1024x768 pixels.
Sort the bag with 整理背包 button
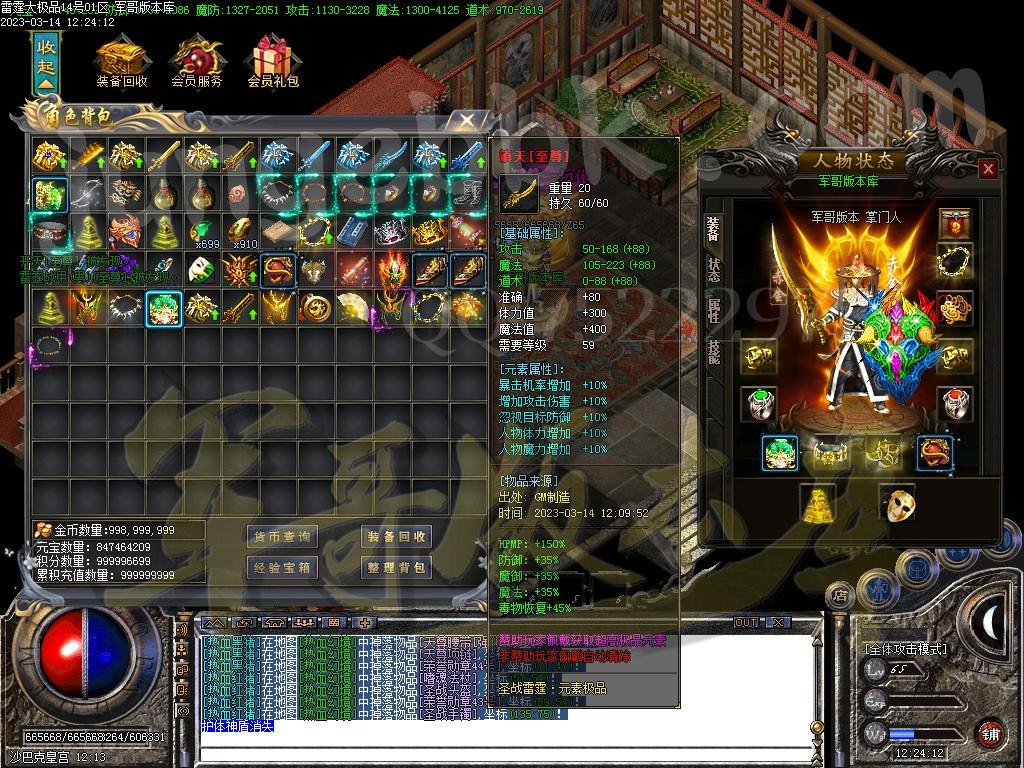(397, 568)
